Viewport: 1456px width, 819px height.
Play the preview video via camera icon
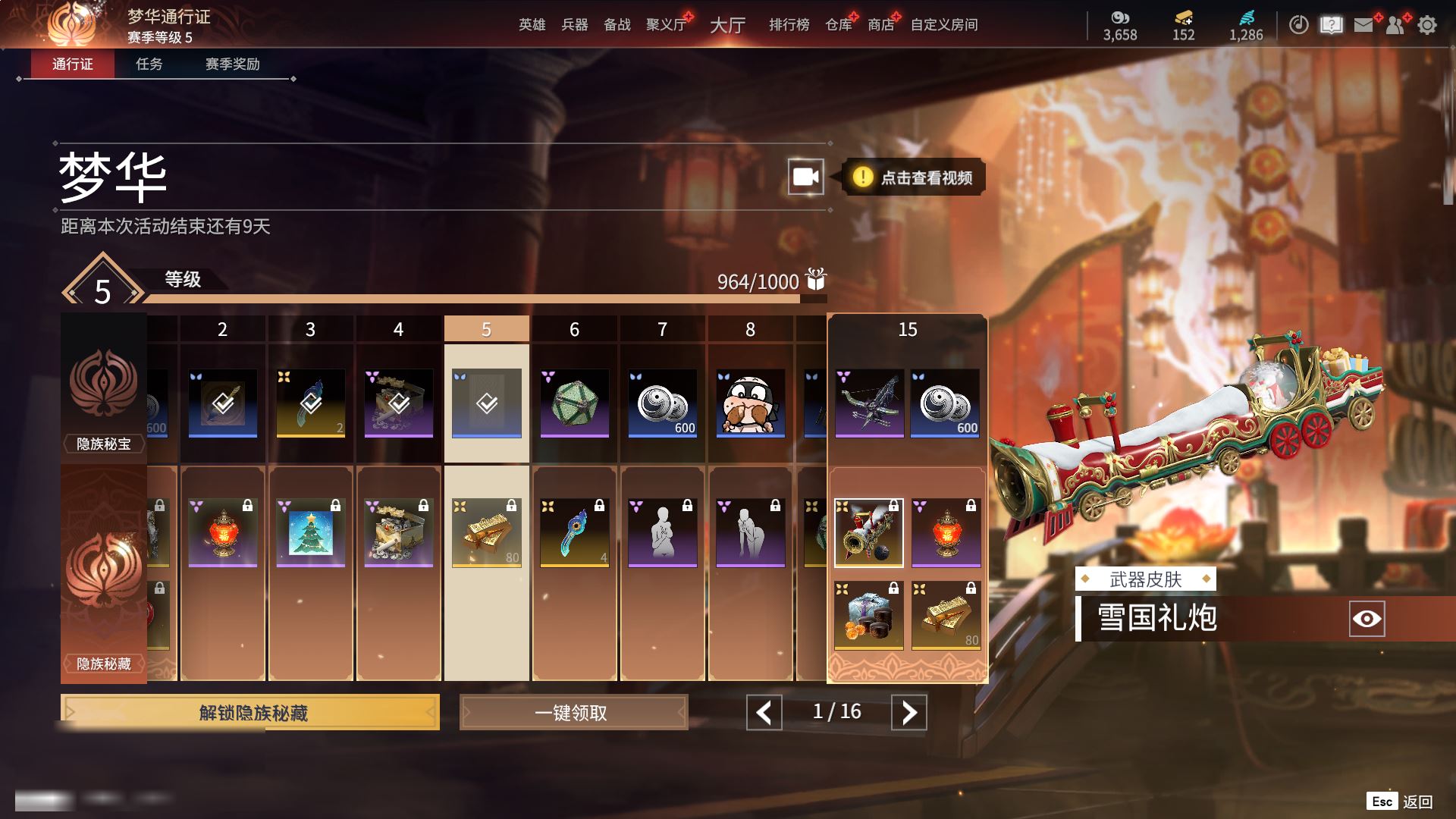tap(805, 177)
